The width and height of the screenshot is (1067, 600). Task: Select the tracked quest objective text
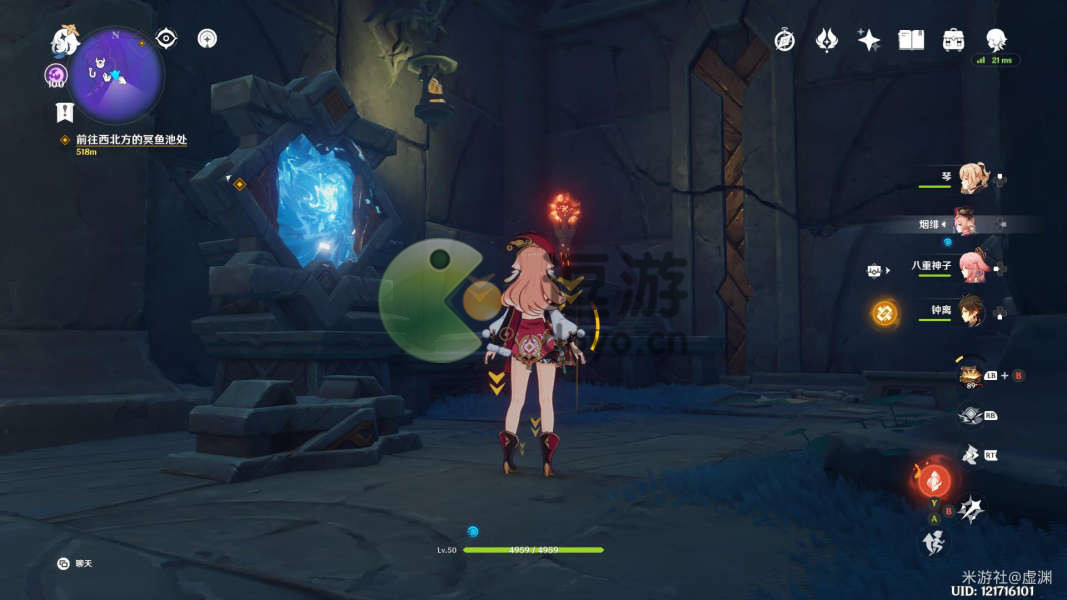coord(131,140)
